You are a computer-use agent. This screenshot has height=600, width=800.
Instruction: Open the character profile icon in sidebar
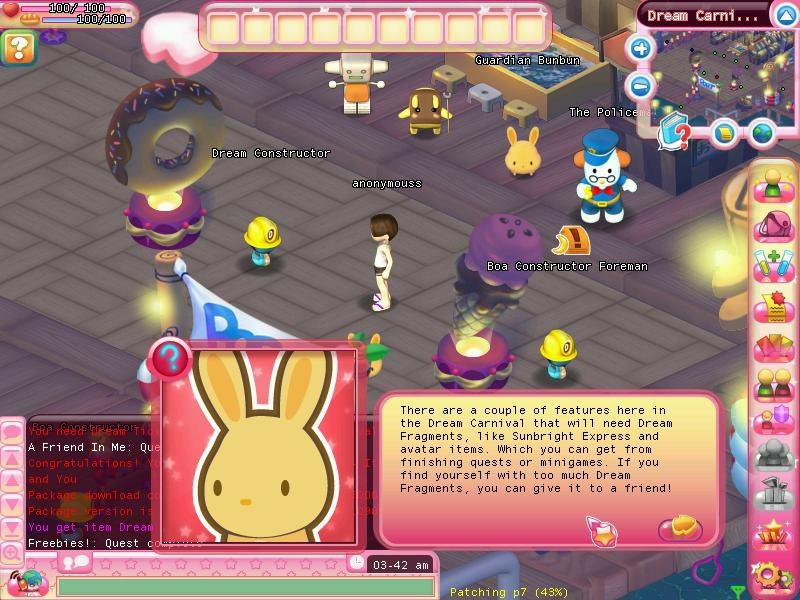(773, 184)
